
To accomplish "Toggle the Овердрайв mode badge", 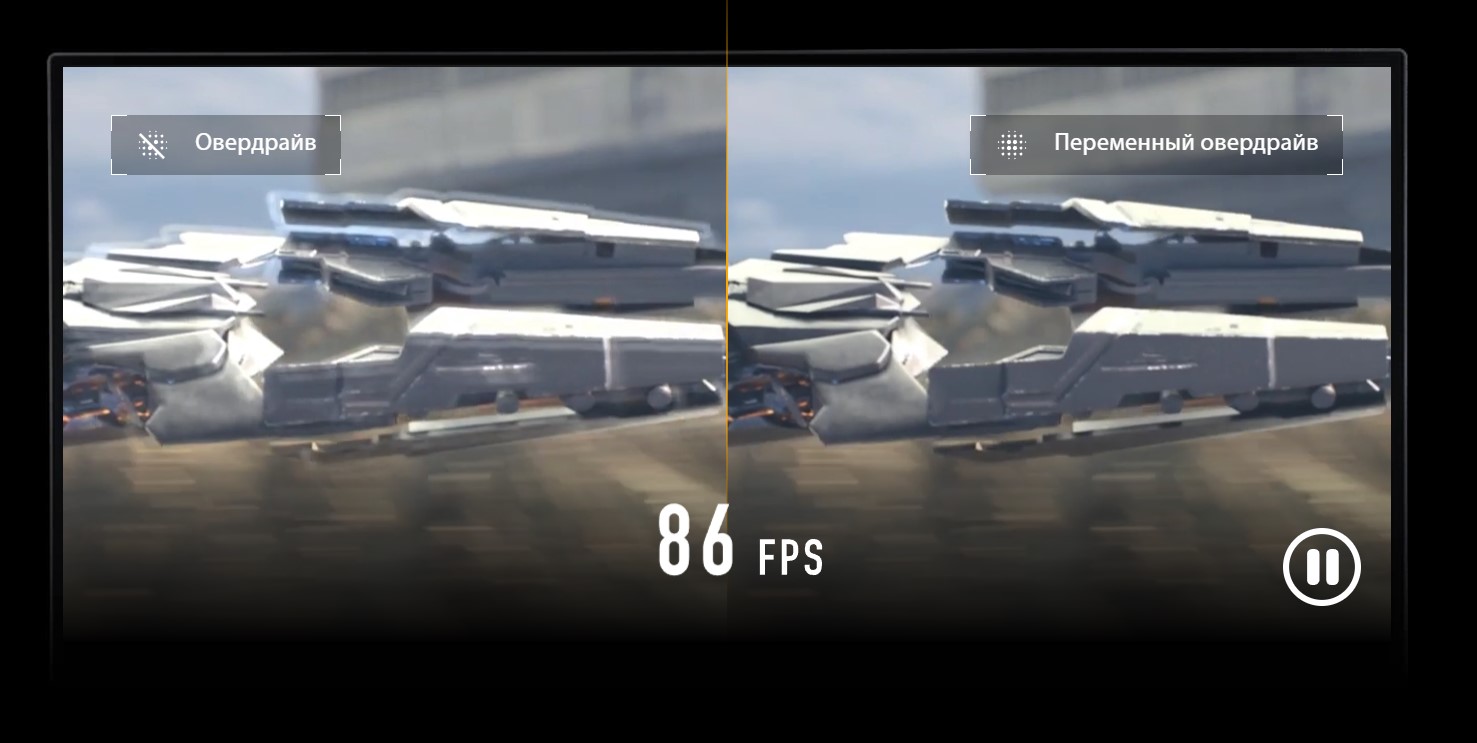I will point(225,143).
